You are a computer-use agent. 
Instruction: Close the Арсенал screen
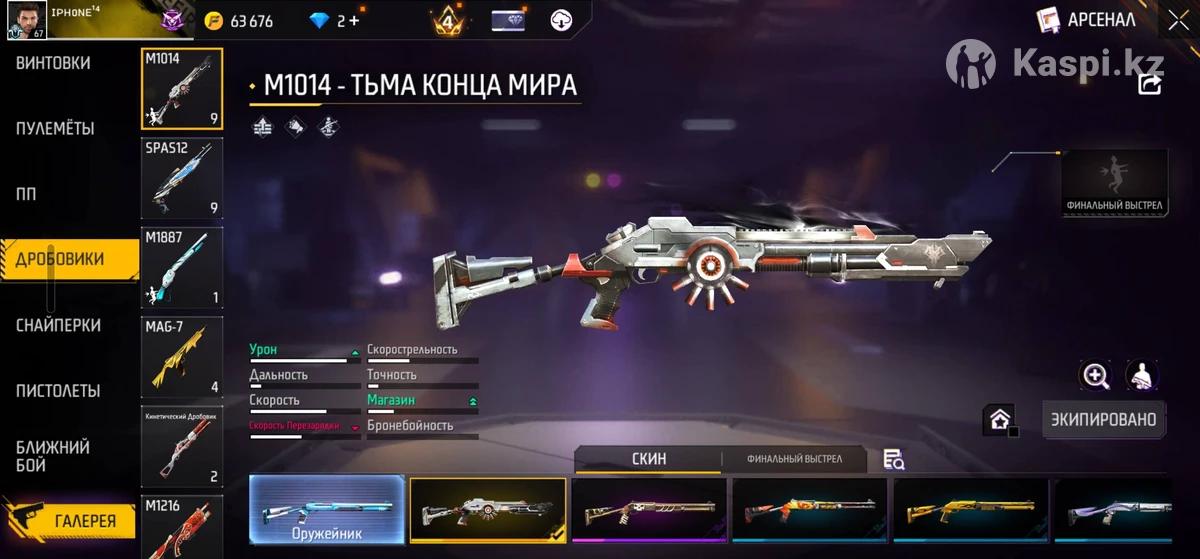click(x=1177, y=20)
